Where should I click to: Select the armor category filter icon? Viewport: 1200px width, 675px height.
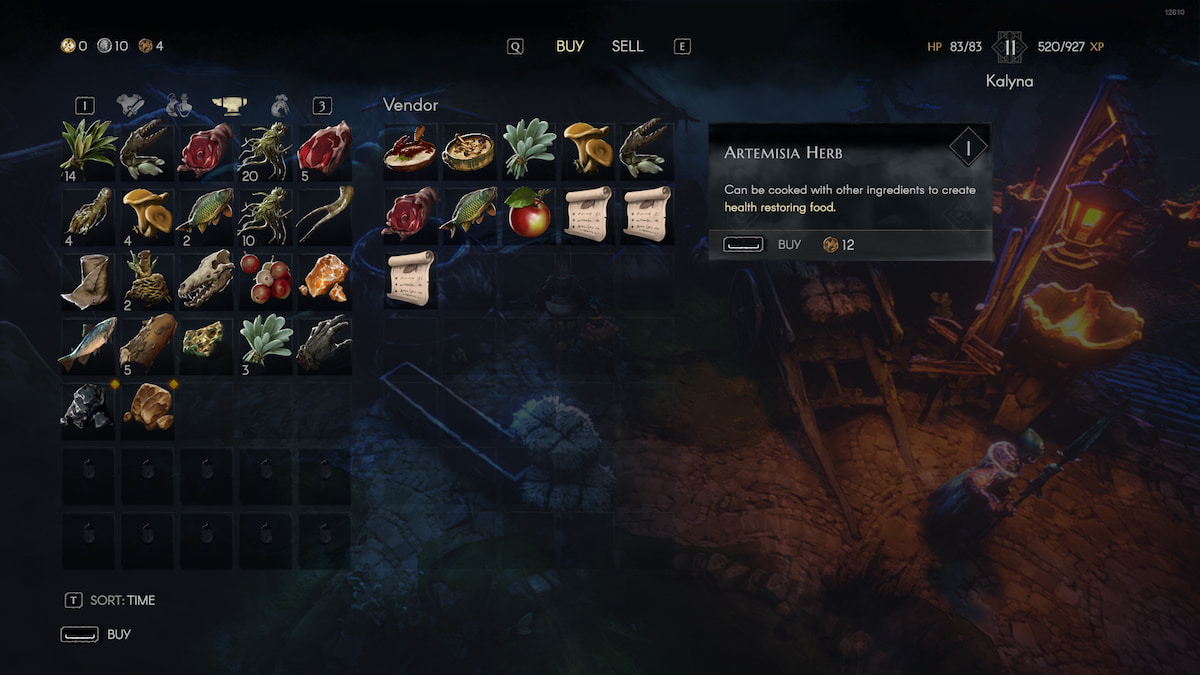click(x=131, y=105)
